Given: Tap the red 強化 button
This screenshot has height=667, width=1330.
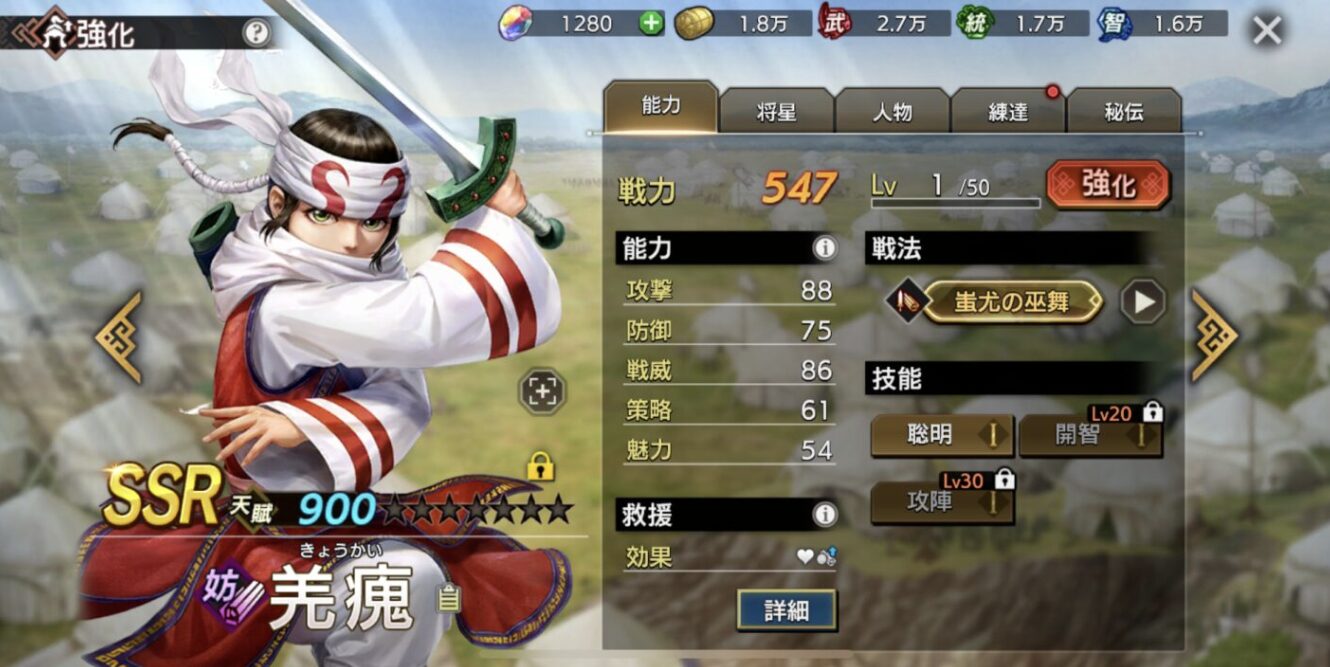Looking at the screenshot, I should click(x=1108, y=185).
